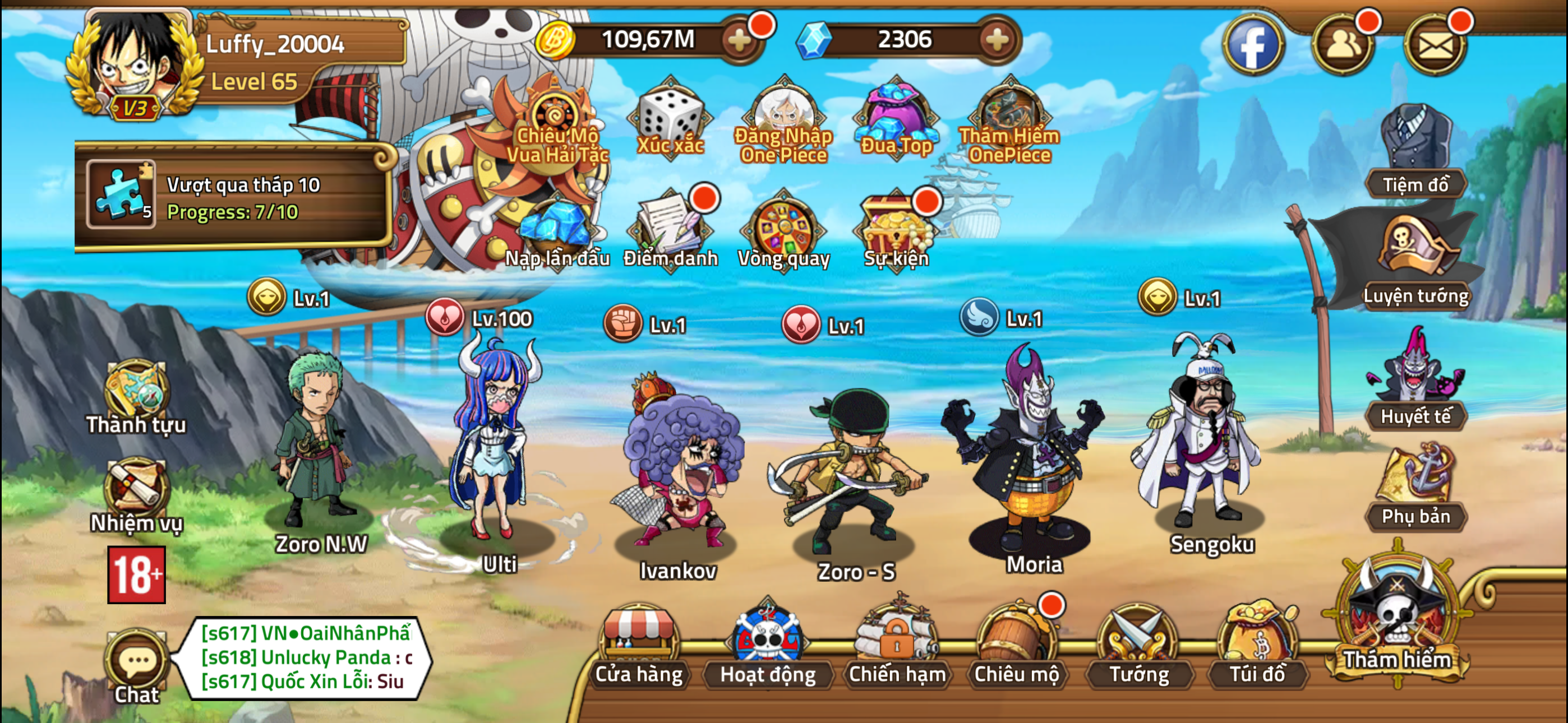Open the Huyết tế feature
This screenshot has width=1568, height=723.
1415,383
